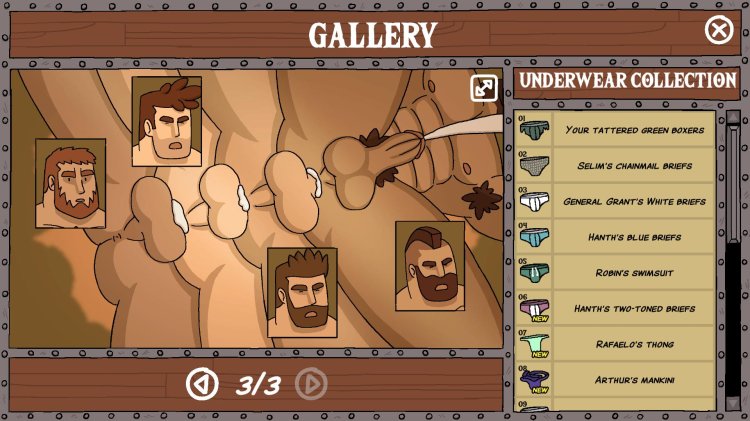Click the greyed-out next image arrow

click(x=311, y=384)
